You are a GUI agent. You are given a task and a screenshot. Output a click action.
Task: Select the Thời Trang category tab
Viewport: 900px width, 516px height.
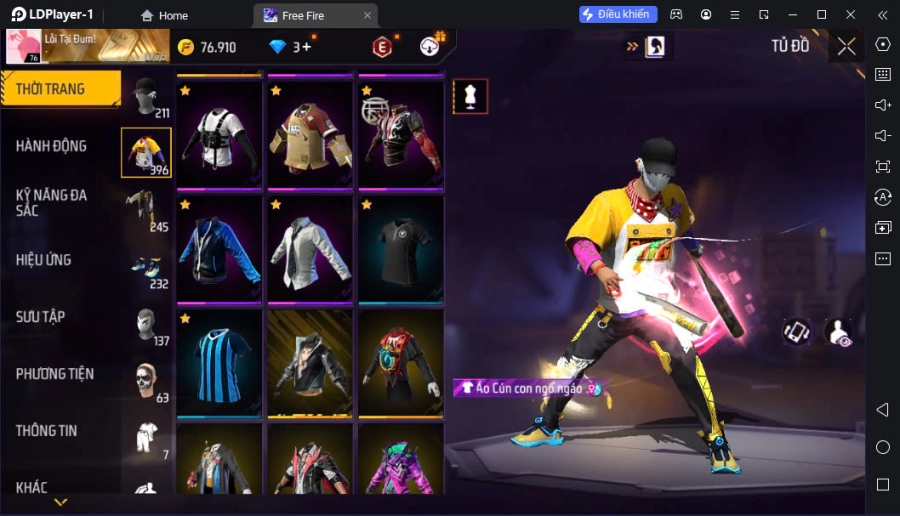(x=60, y=89)
